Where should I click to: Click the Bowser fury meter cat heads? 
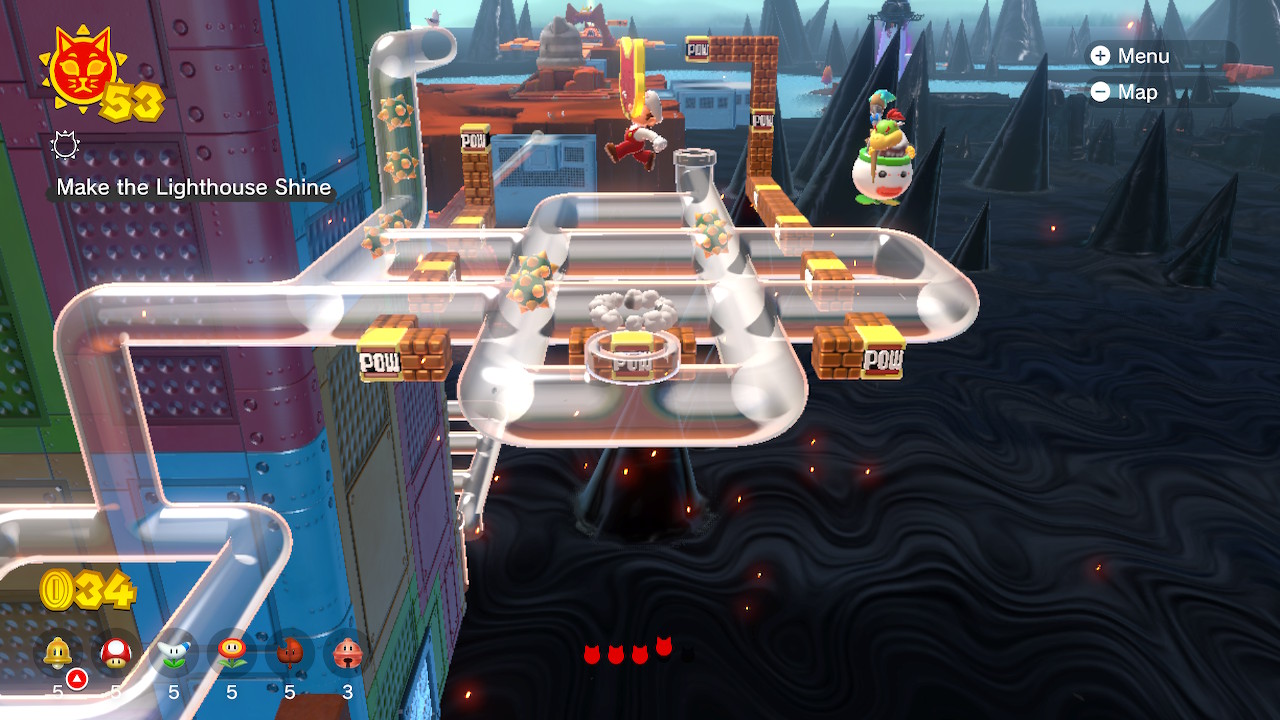point(630,650)
